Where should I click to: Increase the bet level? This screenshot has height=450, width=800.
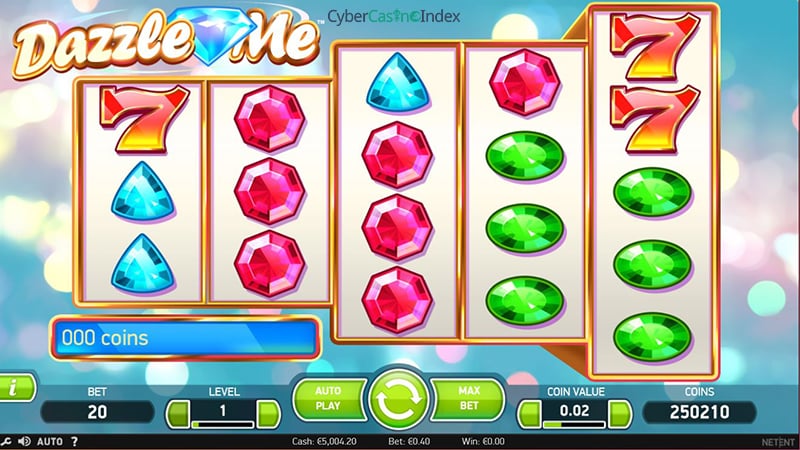268,412
